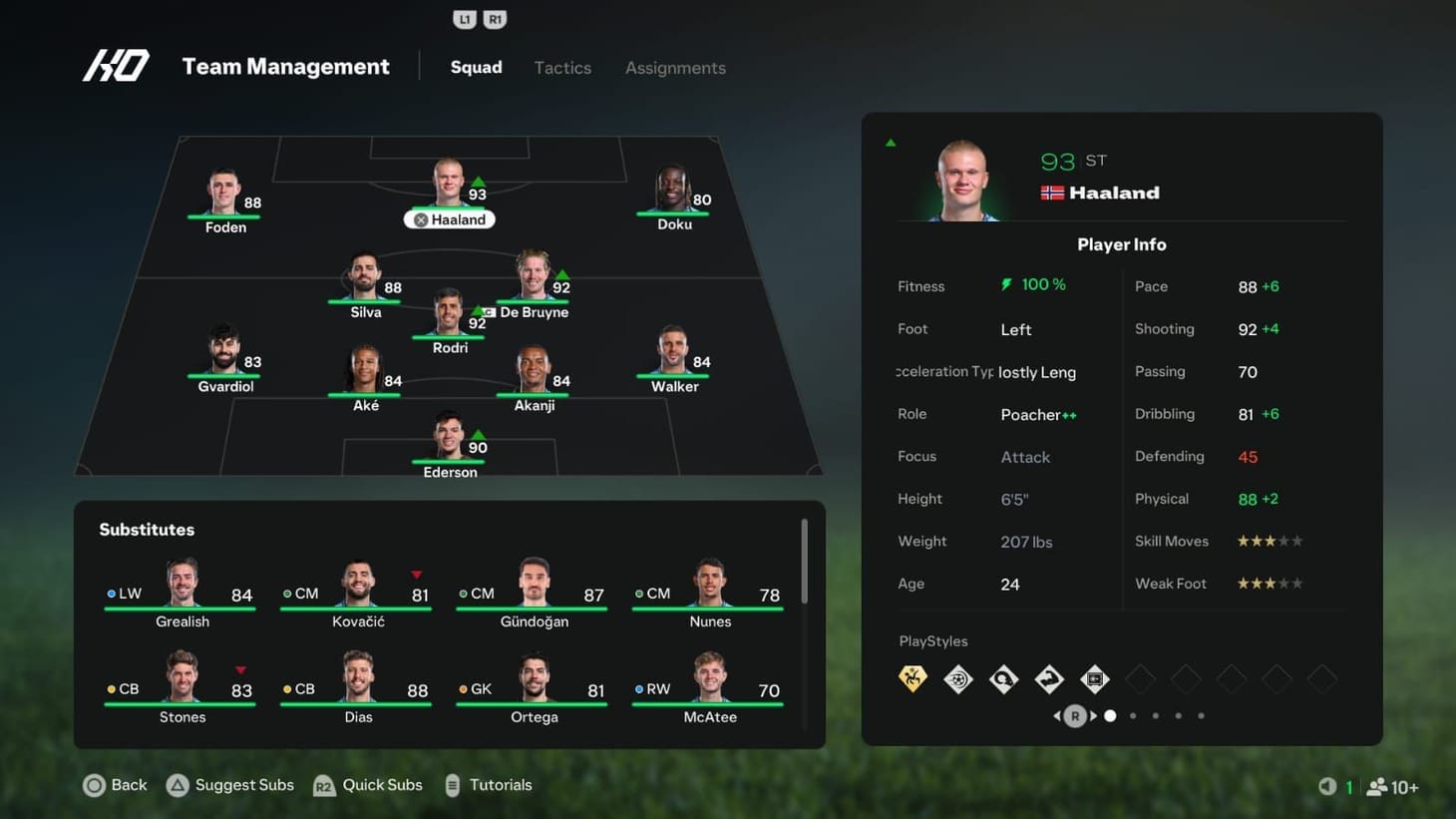This screenshot has width=1456, height=819.
Task: Click the L1 shoulder button icon
Action: pyautogui.click(x=463, y=18)
